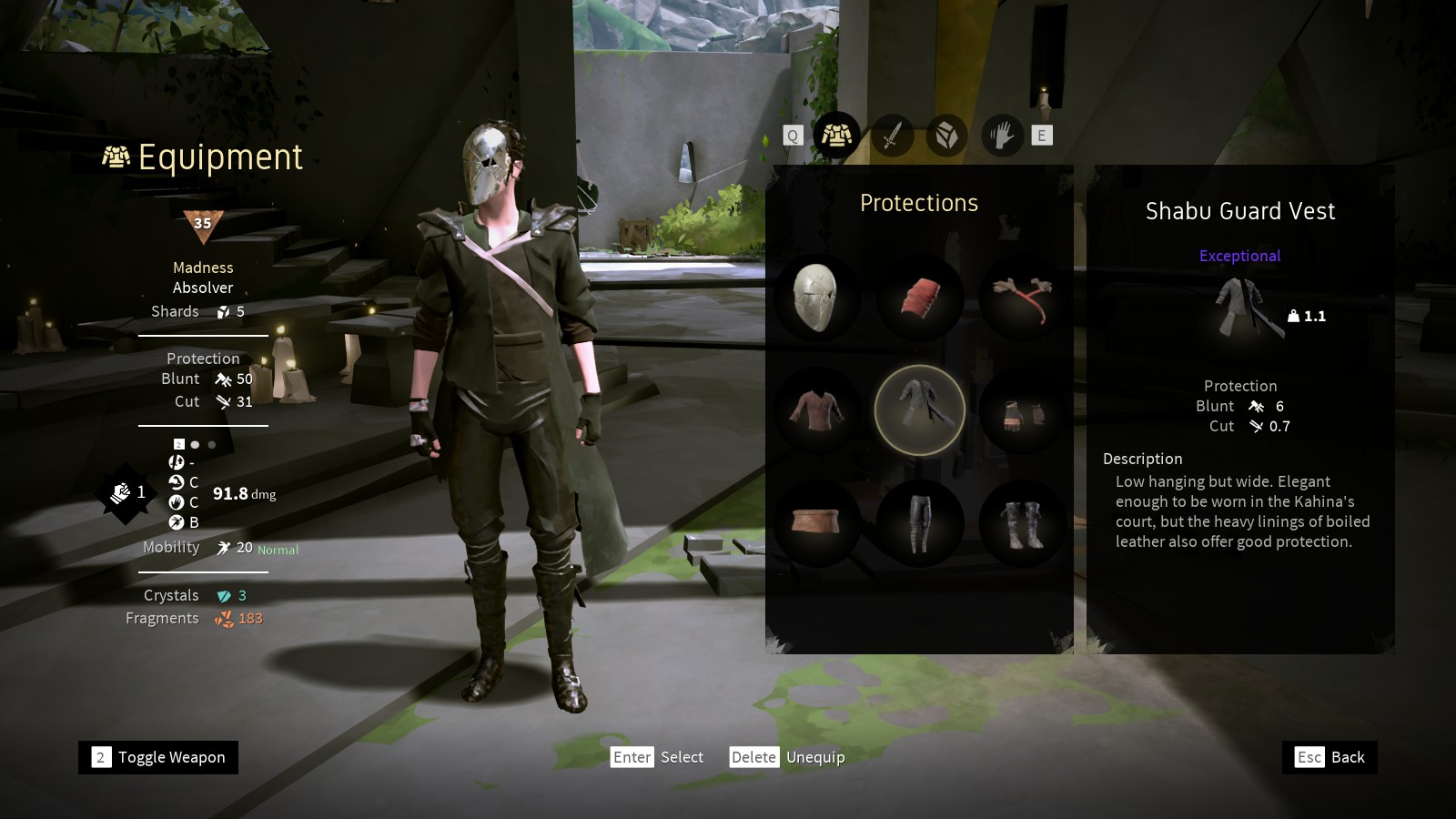
Task: Toggle Weapon with the 2 key prompt
Action: click(157, 757)
